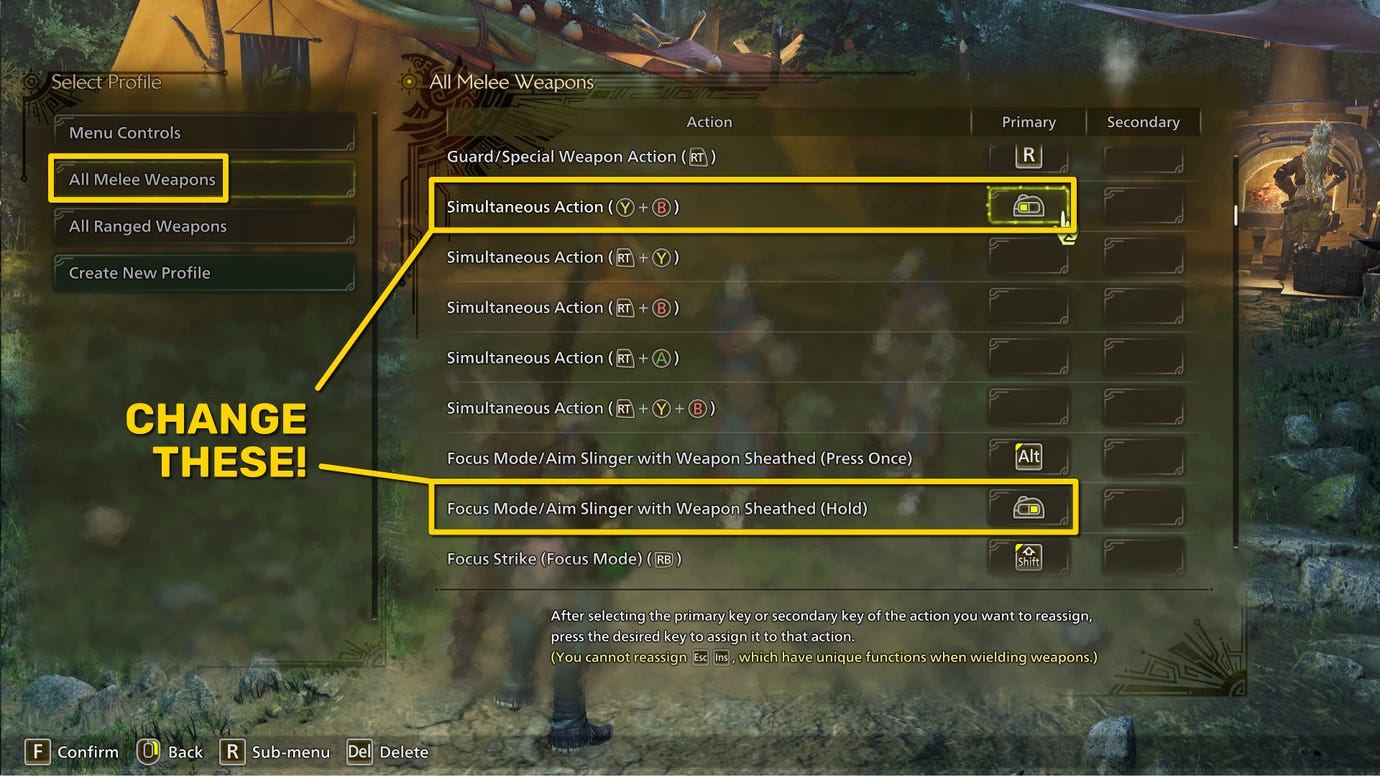Image resolution: width=1380 pixels, height=776 pixels.
Task: Click empty primary slot for Simultaneous Action (RT+B)
Action: coord(1029,306)
